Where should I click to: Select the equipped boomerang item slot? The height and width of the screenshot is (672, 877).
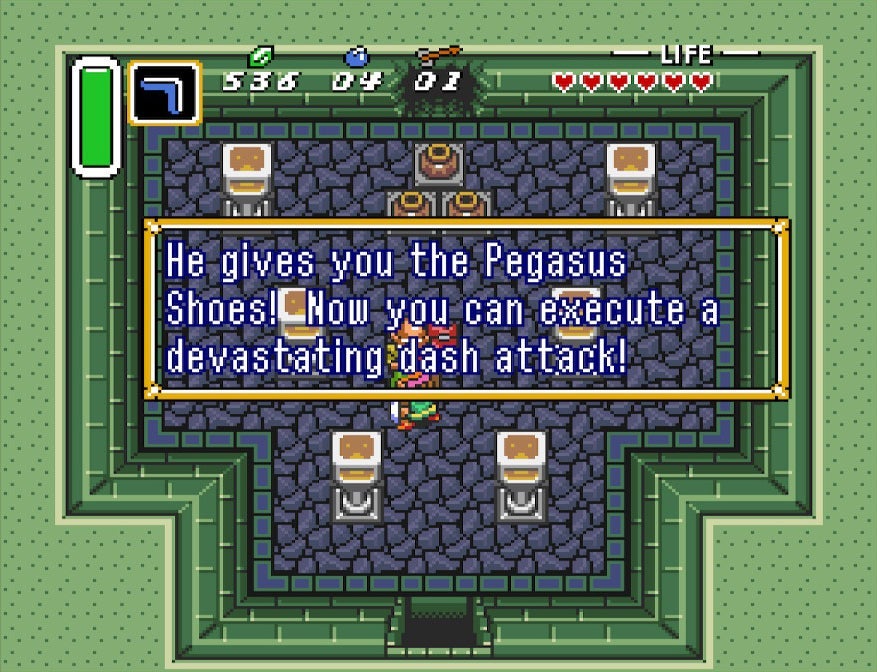coord(164,93)
